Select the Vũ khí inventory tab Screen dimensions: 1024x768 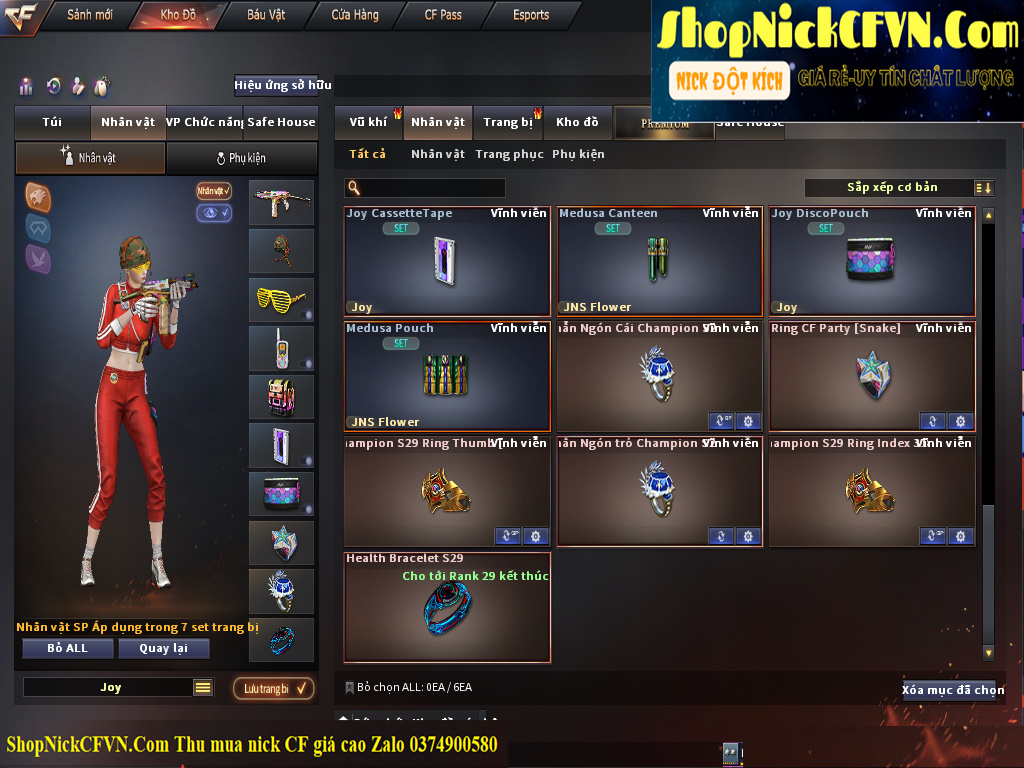[368, 122]
